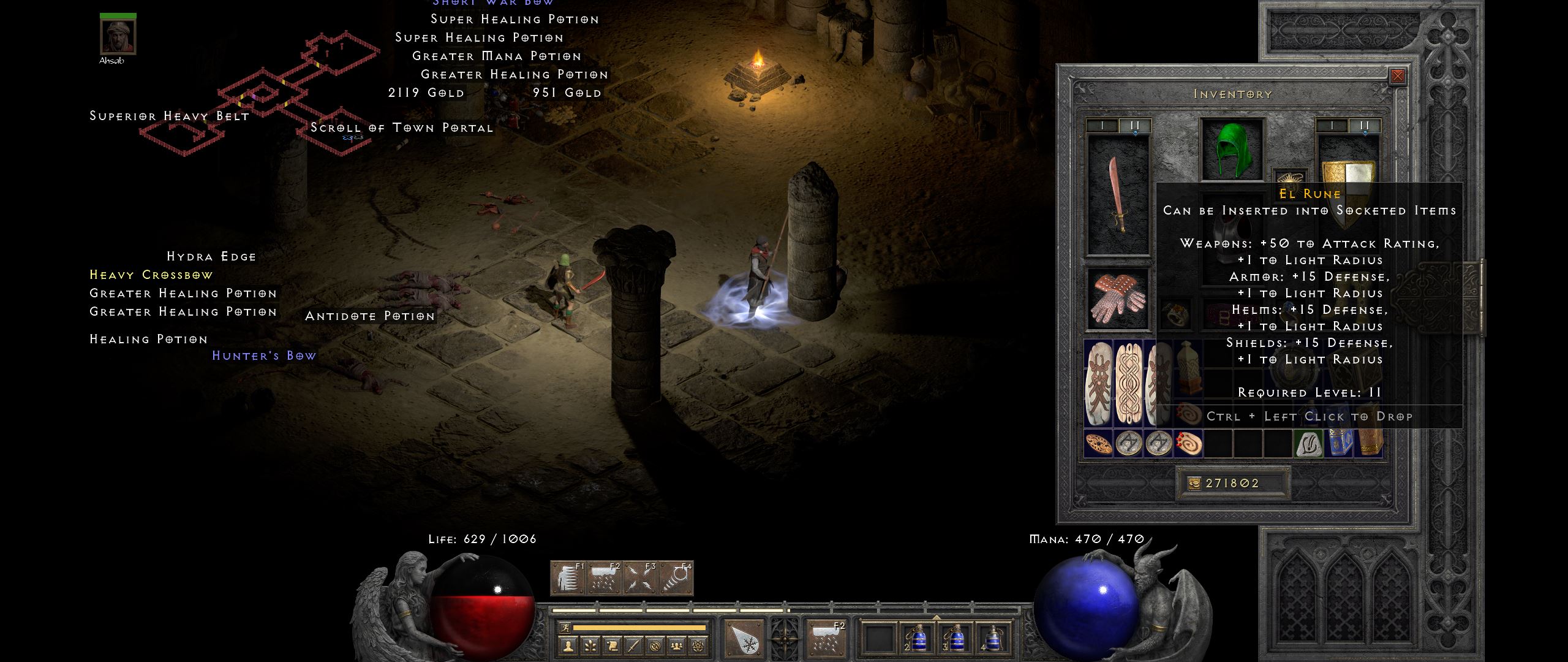1568x662 pixels.
Task: Select the equipped studded gloves
Action: [1118, 299]
